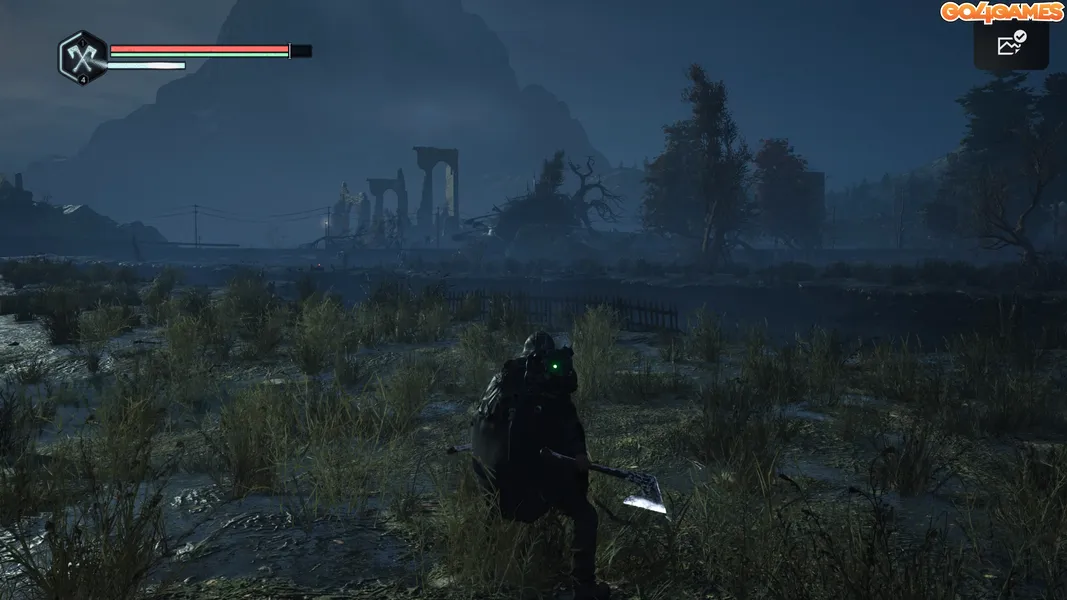1067x600 pixels.
Task: Open the screenshot saved notification overlay
Action: (1011, 44)
